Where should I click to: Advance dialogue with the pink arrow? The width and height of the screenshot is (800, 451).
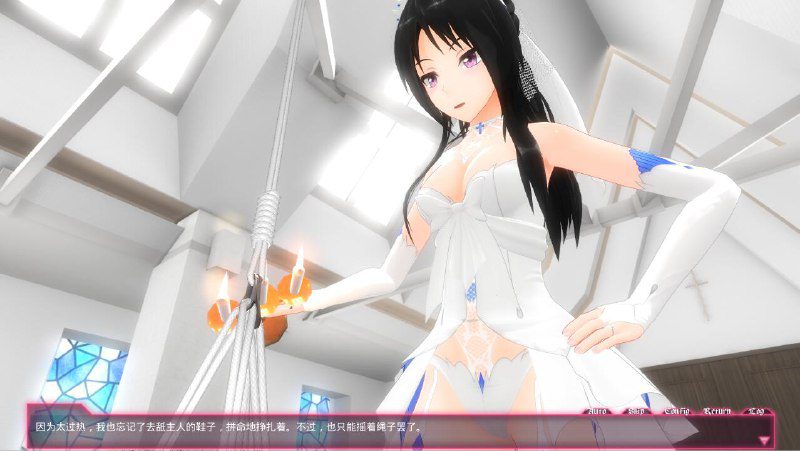point(765,438)
